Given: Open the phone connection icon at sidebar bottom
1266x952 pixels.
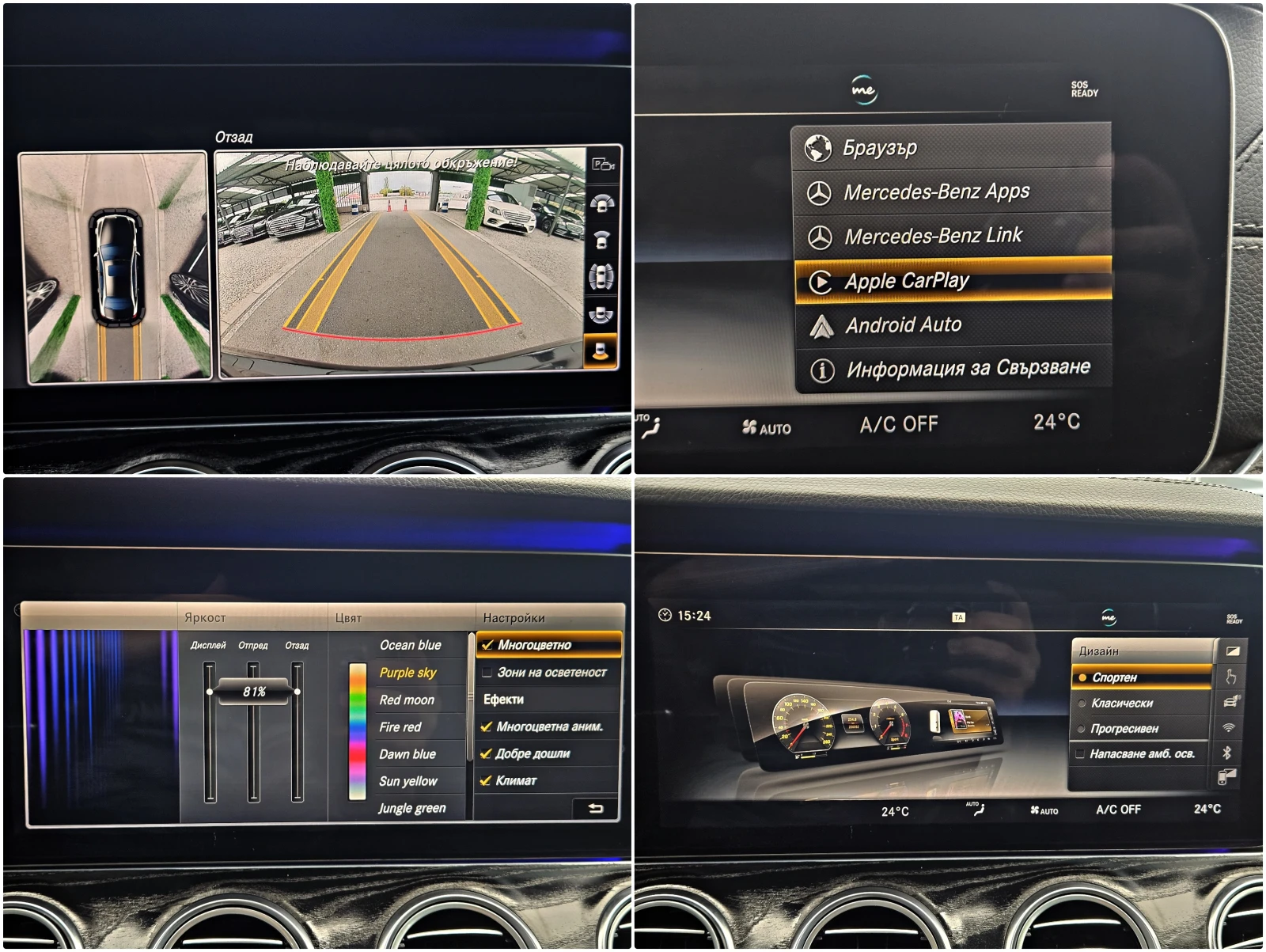Looking at the screenshot, I should coord(1228,776).
